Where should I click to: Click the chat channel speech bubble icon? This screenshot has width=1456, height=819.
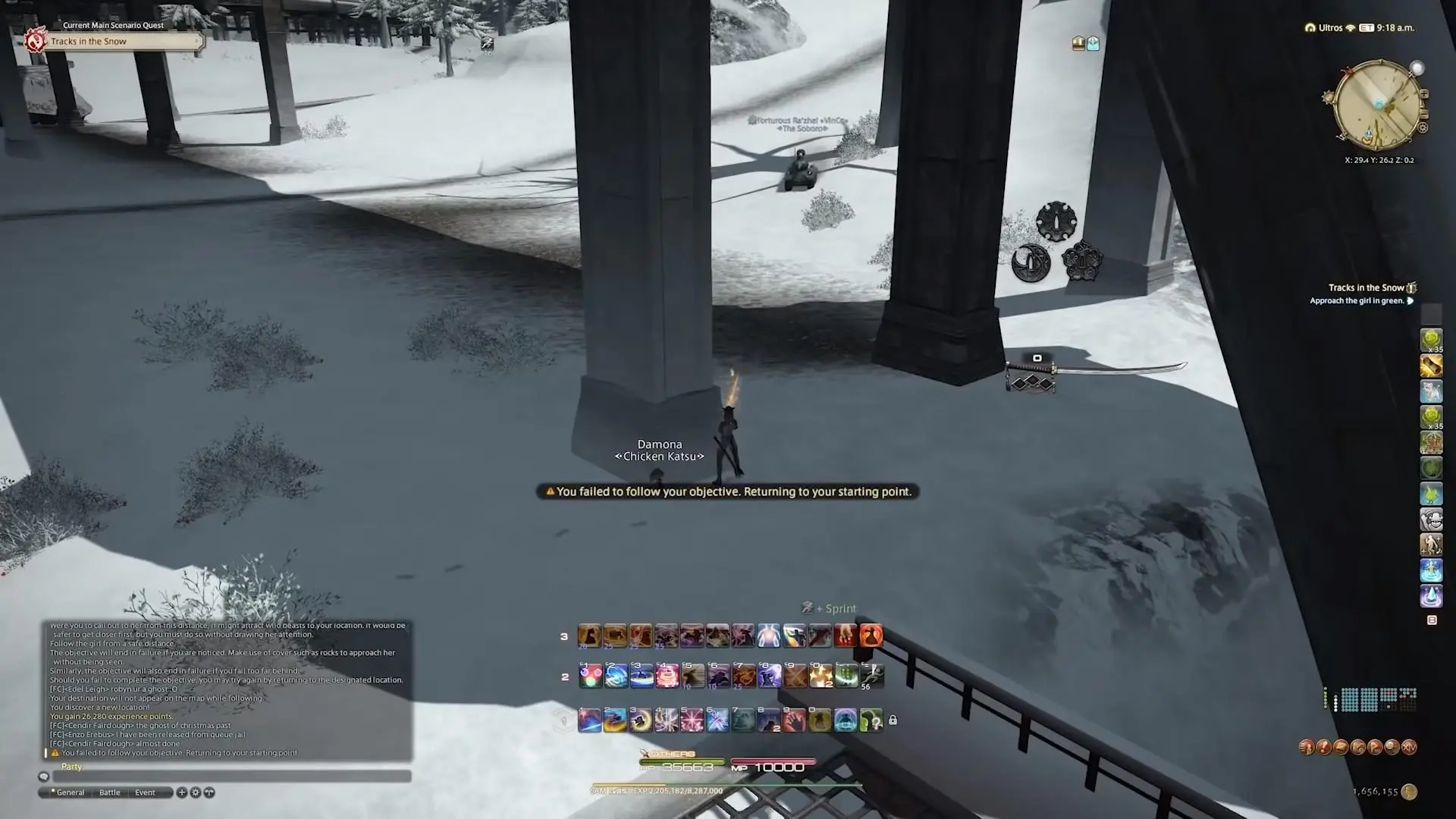[x=44, y=777]
